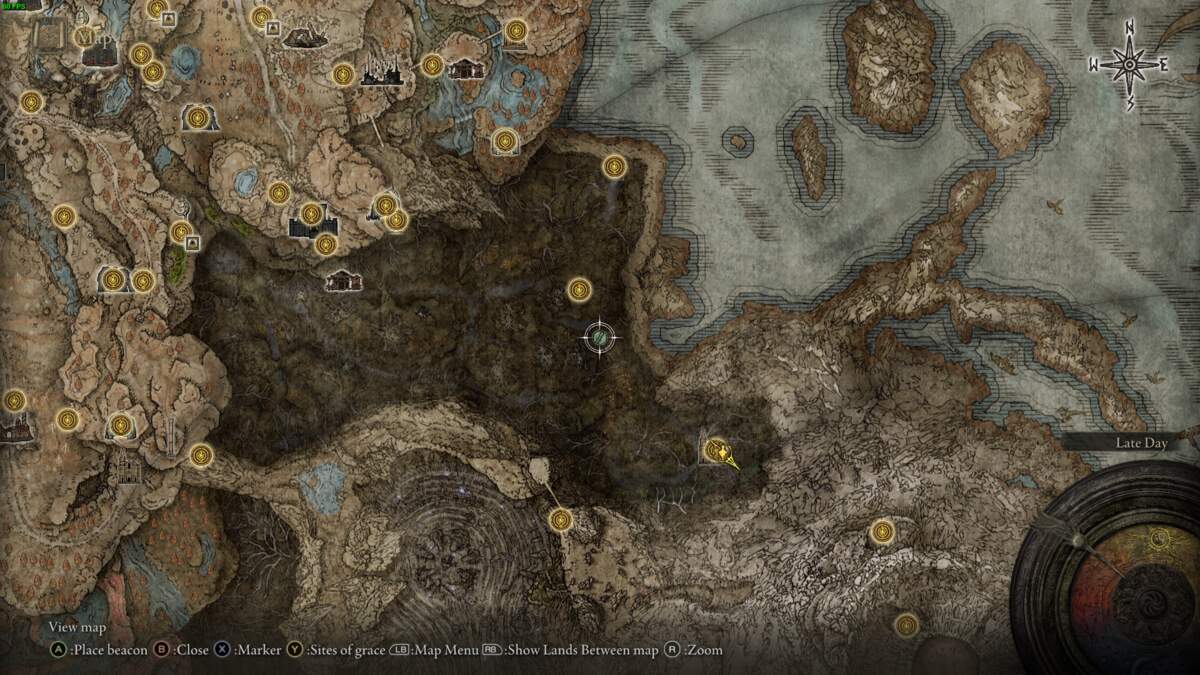Click the spired cathedral landmark icon
Screen dimensions: 1200x675
click(x=380, y=72)
